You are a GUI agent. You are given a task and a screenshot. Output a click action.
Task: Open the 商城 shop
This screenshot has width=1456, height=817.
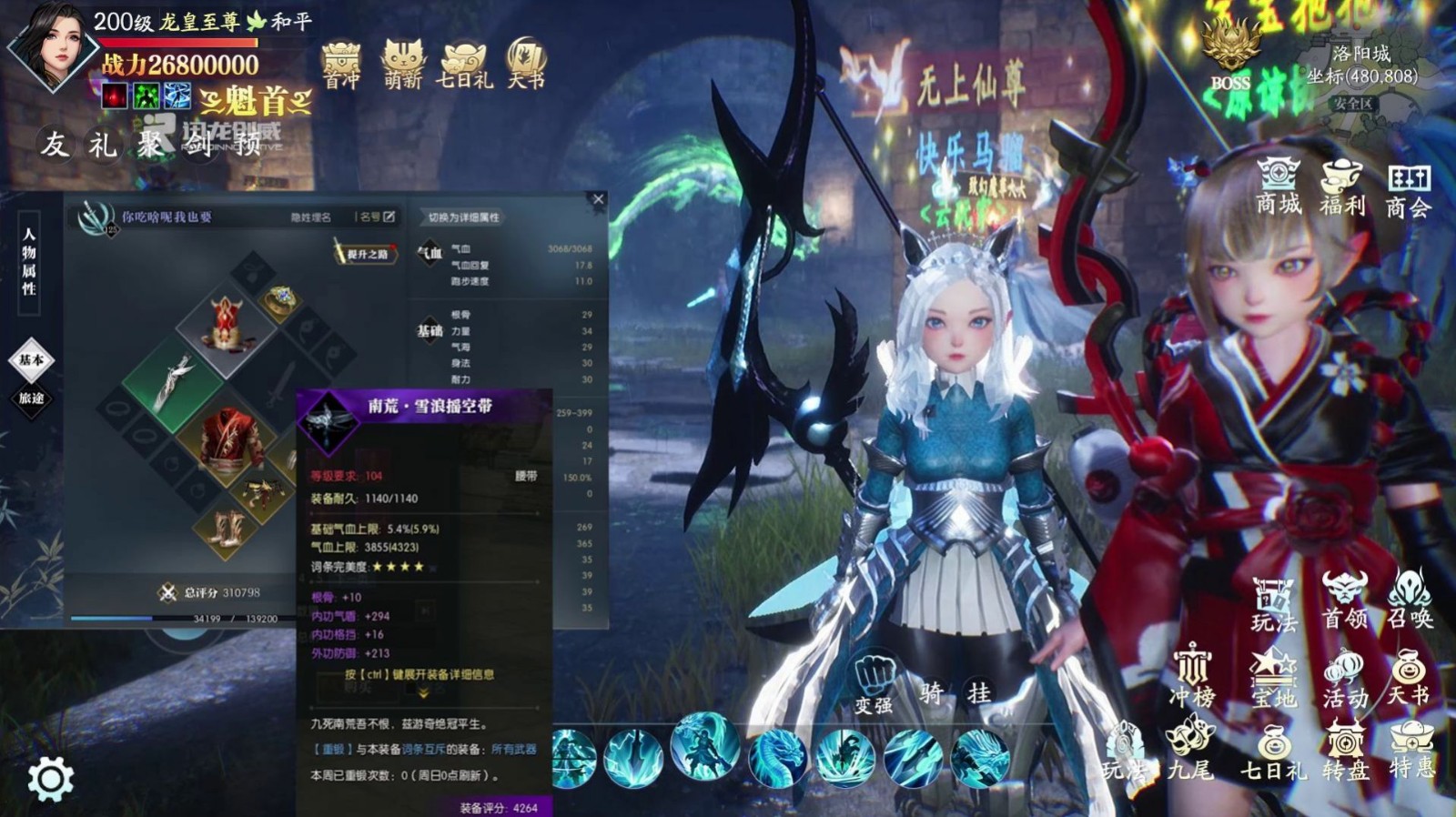coord(1279,186)
